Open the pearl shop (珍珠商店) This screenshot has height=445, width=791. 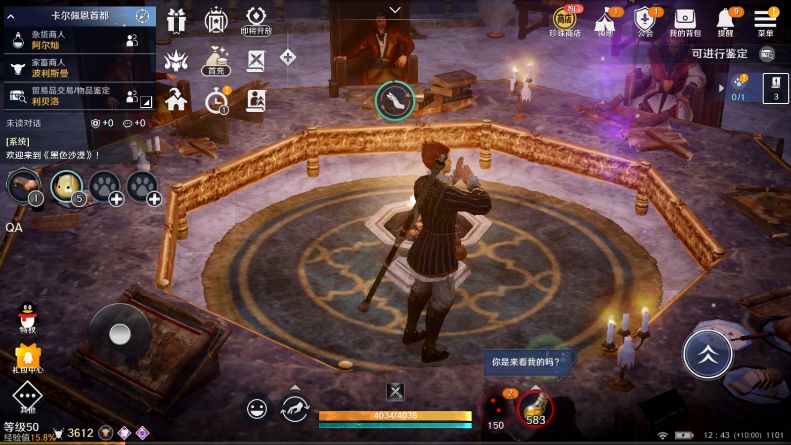click(x=567, y=20)
